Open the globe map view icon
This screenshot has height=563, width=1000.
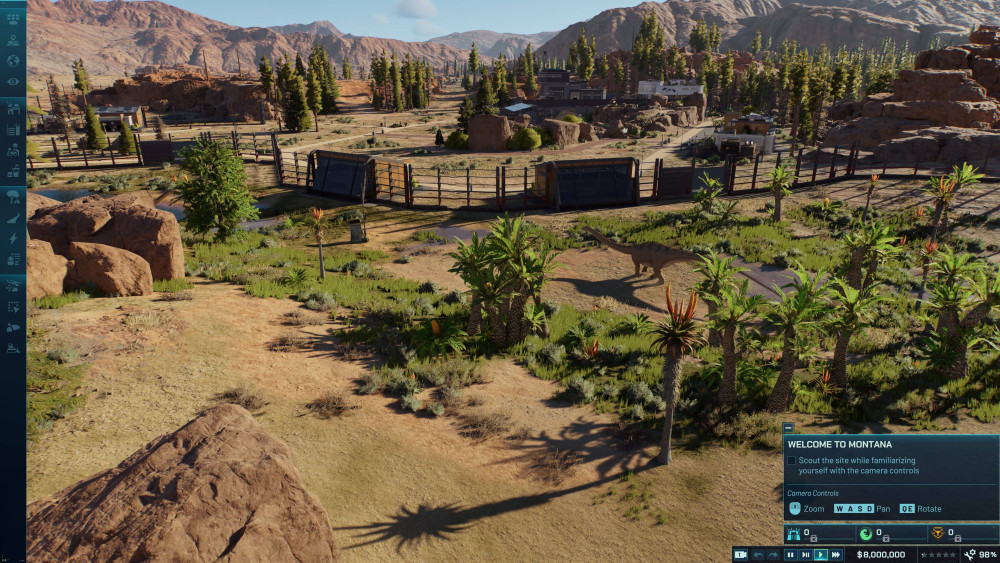coord(13,62)
